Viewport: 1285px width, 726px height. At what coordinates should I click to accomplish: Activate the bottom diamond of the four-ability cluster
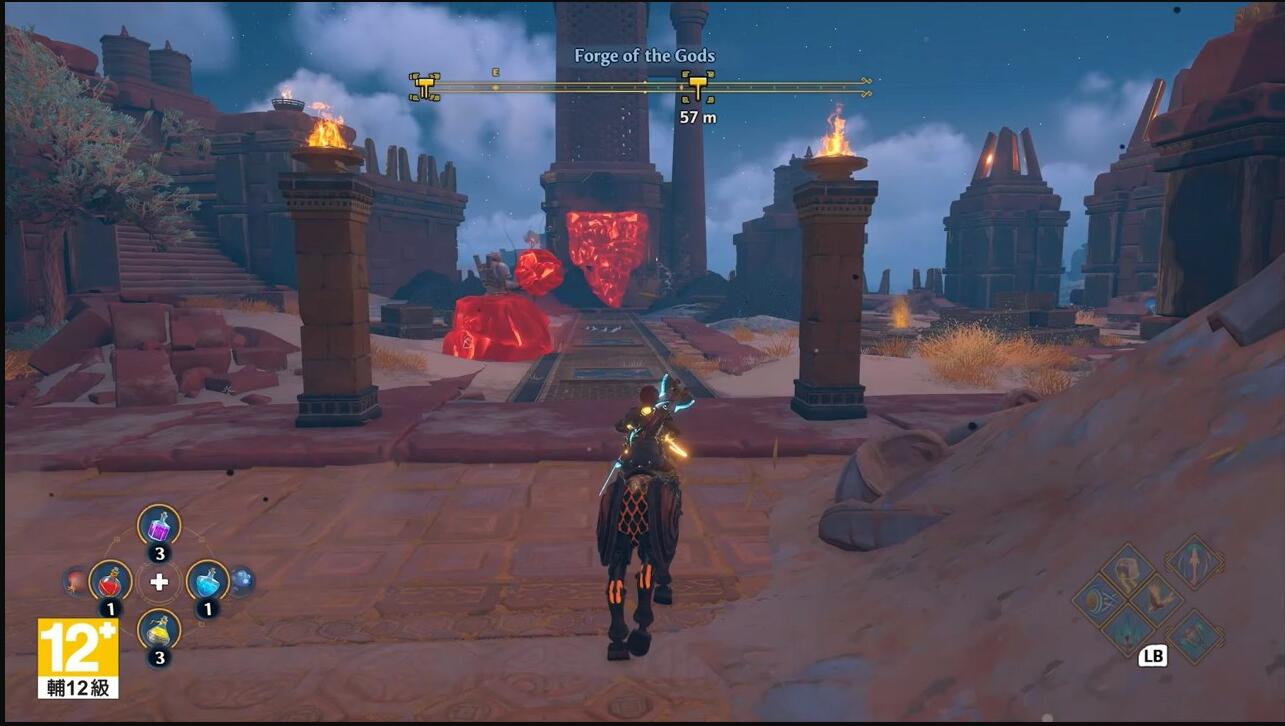point(1129,629)
